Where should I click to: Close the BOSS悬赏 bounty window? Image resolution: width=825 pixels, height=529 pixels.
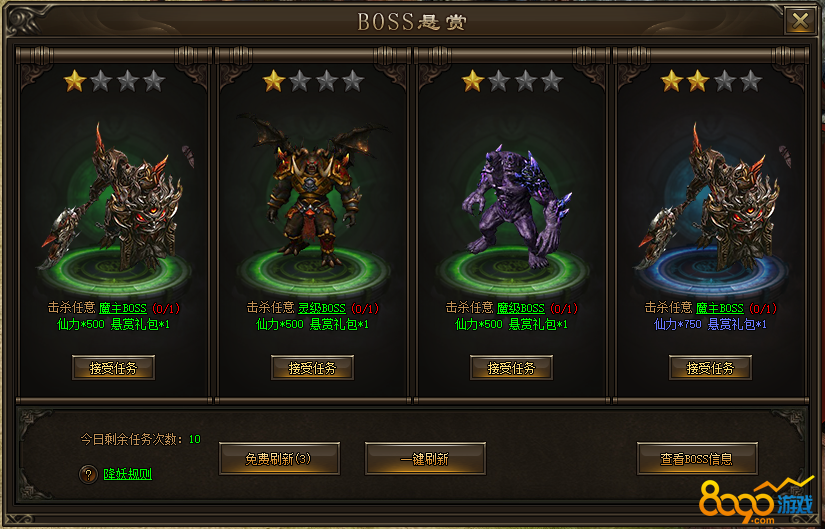click(x=799, y=20)
